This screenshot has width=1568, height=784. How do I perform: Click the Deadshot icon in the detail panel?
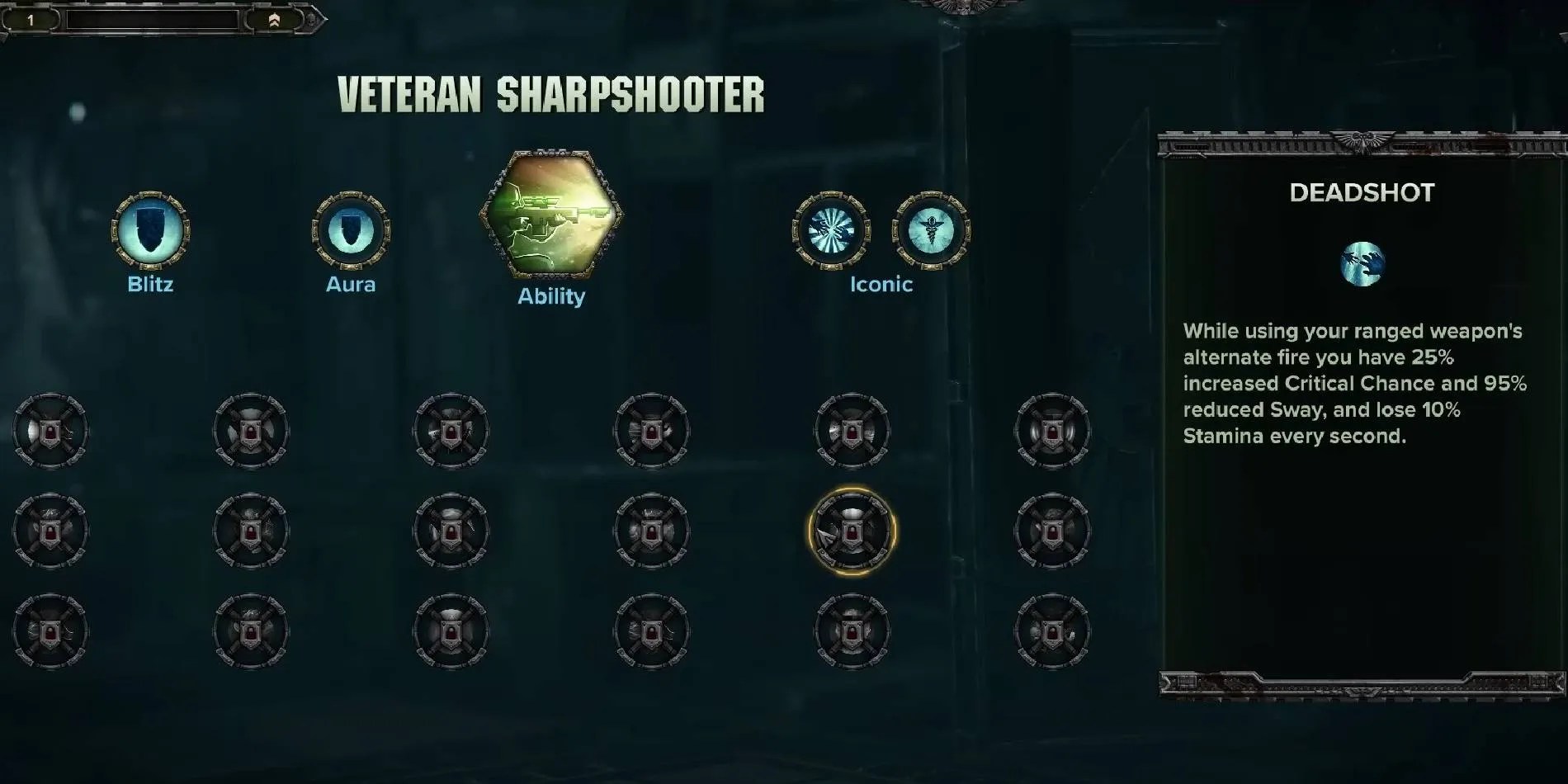pyautogui.click(x=1363, y=266)
